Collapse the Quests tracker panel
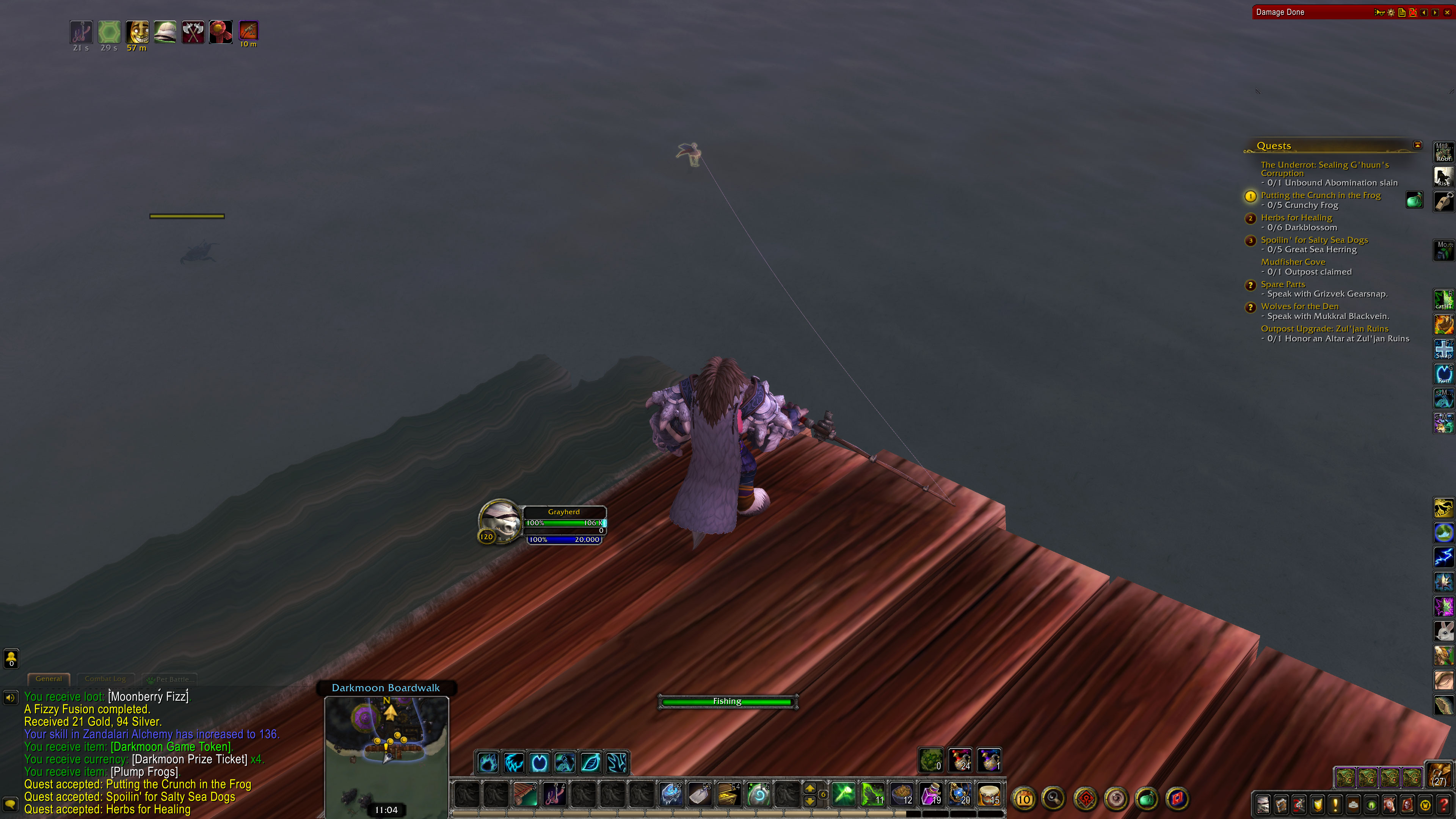Viewport: 1456px width, 819px height. click(1418, 145)
